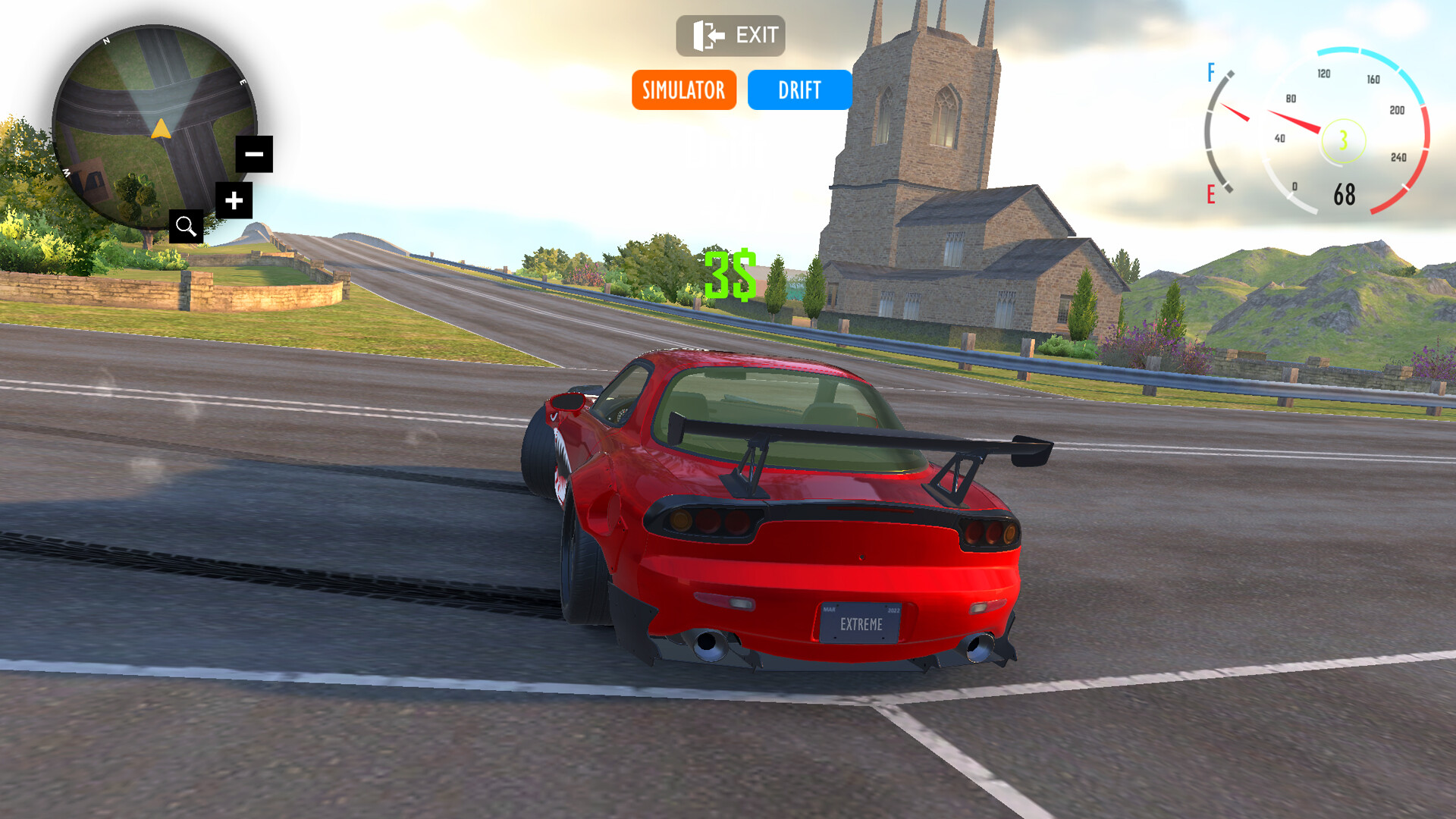The height and width of the screenshot is (819, 1456).
Task: Exit the driving session with EXIT
Action: (x=730, y=36)
